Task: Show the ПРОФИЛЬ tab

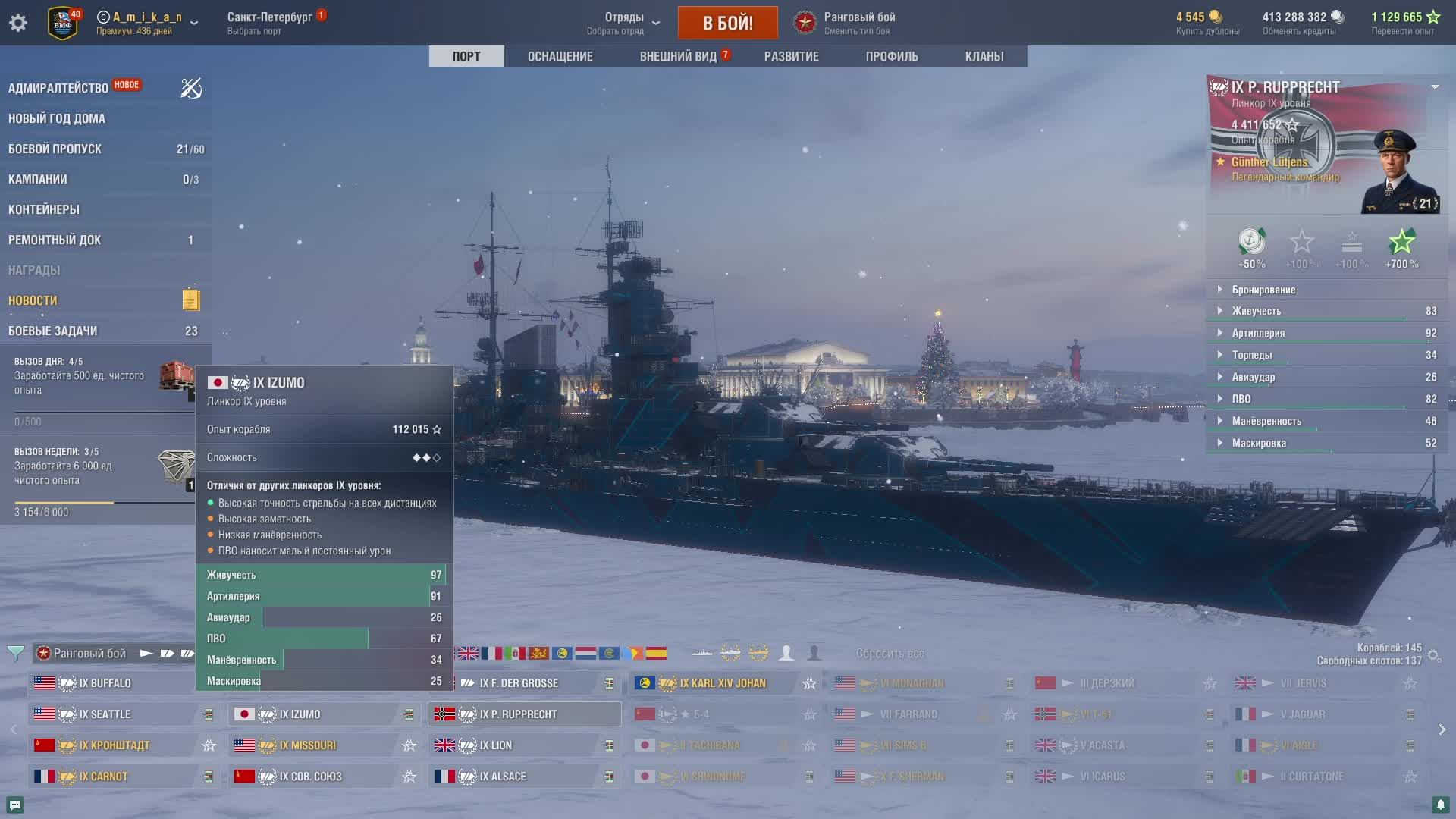Action: click(x=892, y=56)
